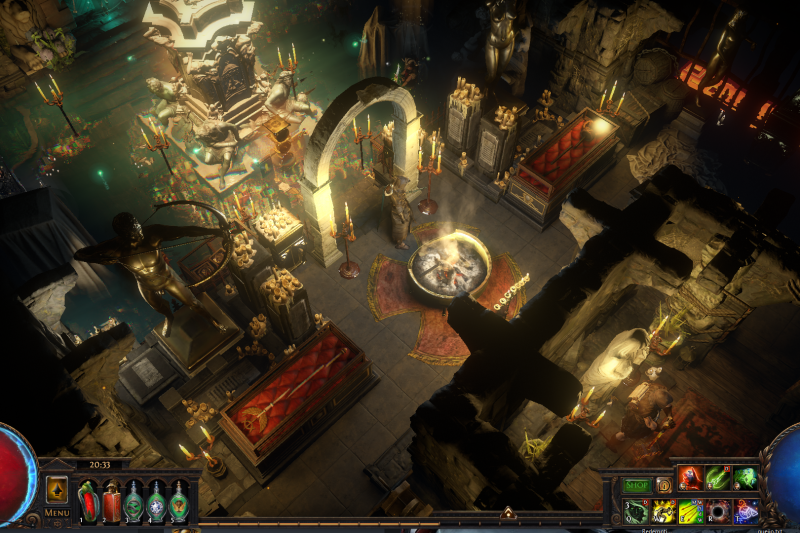Use the green winged flask in slot 5
Screen dimensions: 800x533
click(x=178, y=502)
